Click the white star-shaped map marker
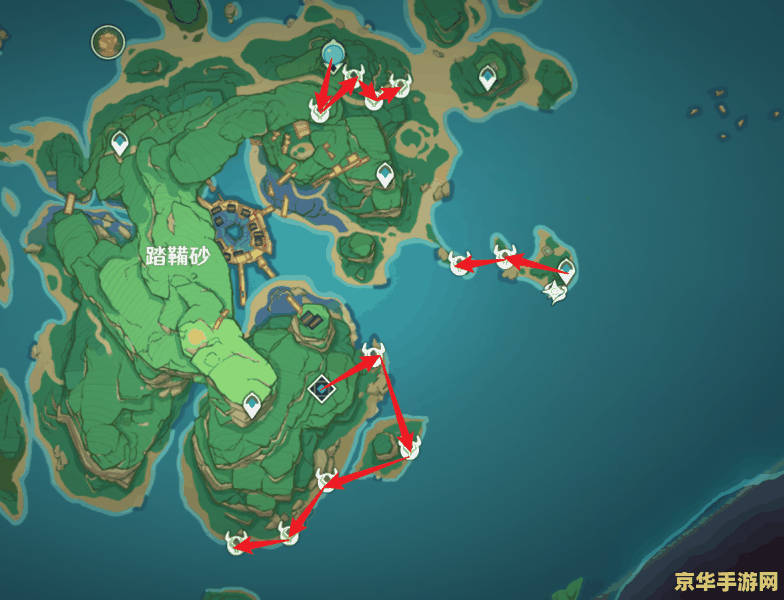 [555, 292]
